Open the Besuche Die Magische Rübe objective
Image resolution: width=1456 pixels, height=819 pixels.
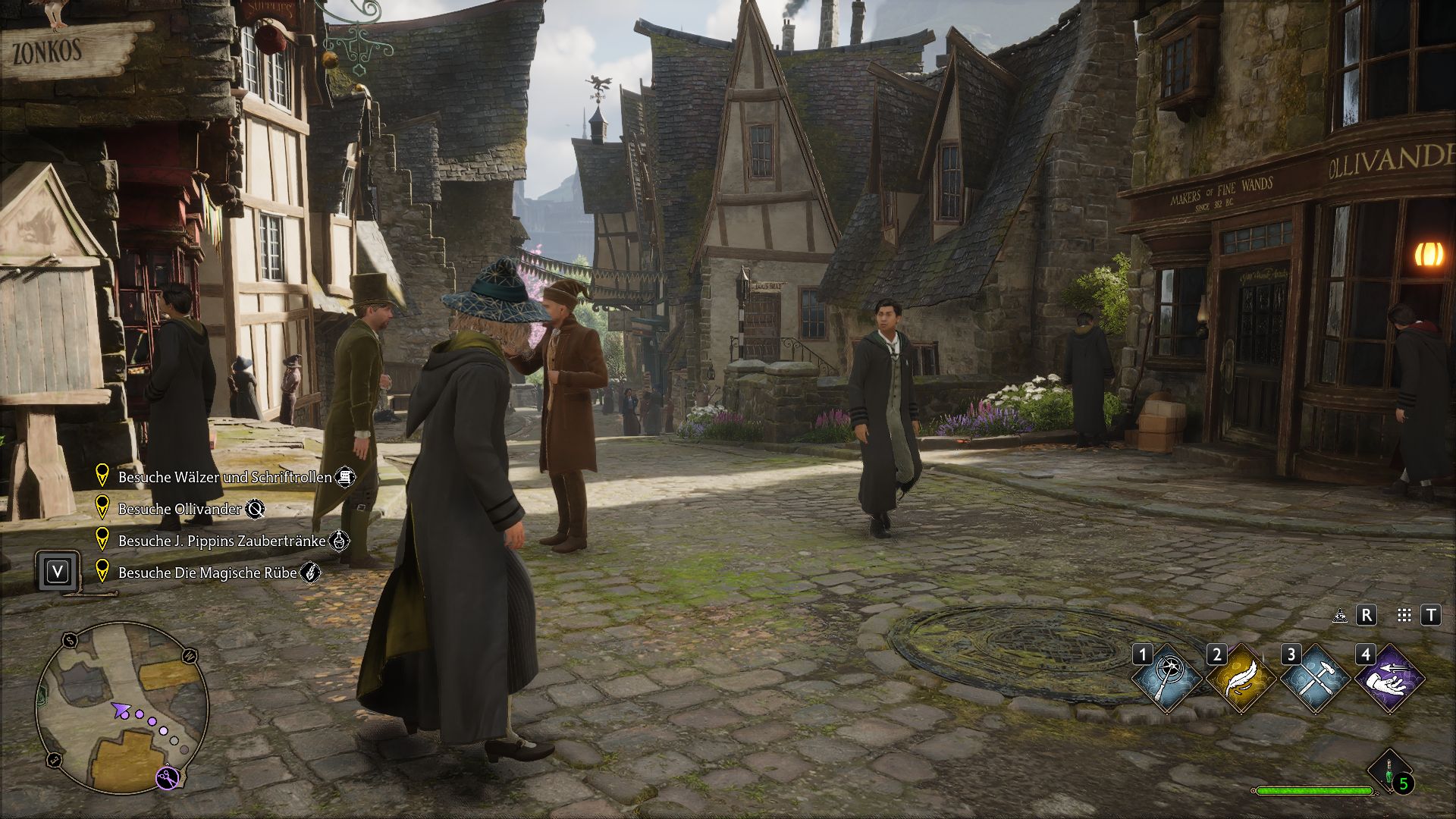point(205,573)
